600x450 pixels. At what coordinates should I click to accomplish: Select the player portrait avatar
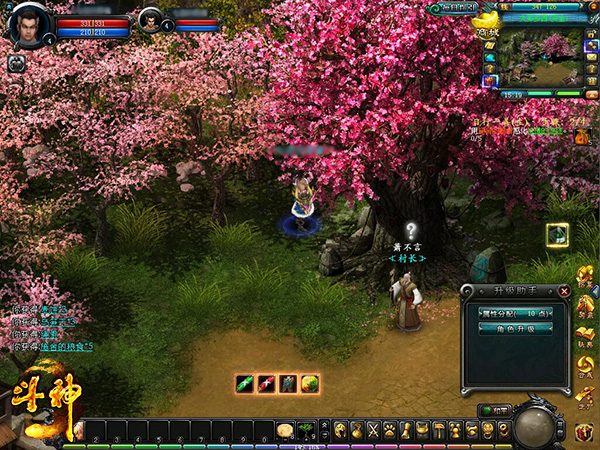(27, 24)
